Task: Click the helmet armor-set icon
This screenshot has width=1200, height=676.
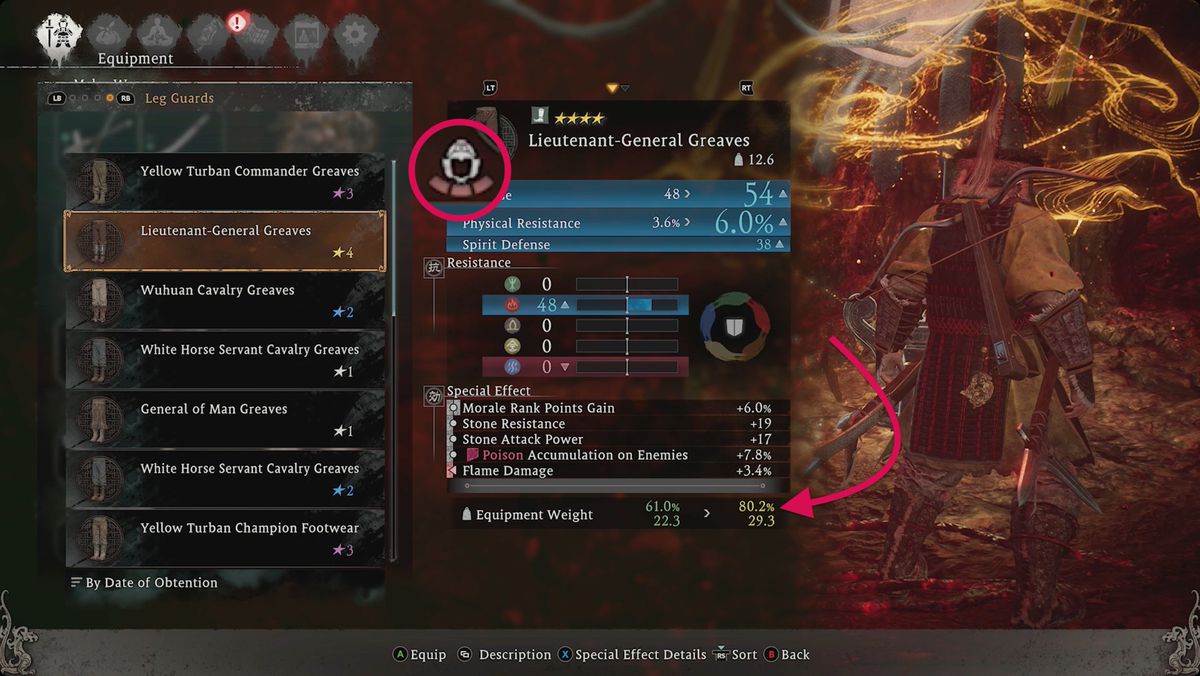Action: (461, 165)
